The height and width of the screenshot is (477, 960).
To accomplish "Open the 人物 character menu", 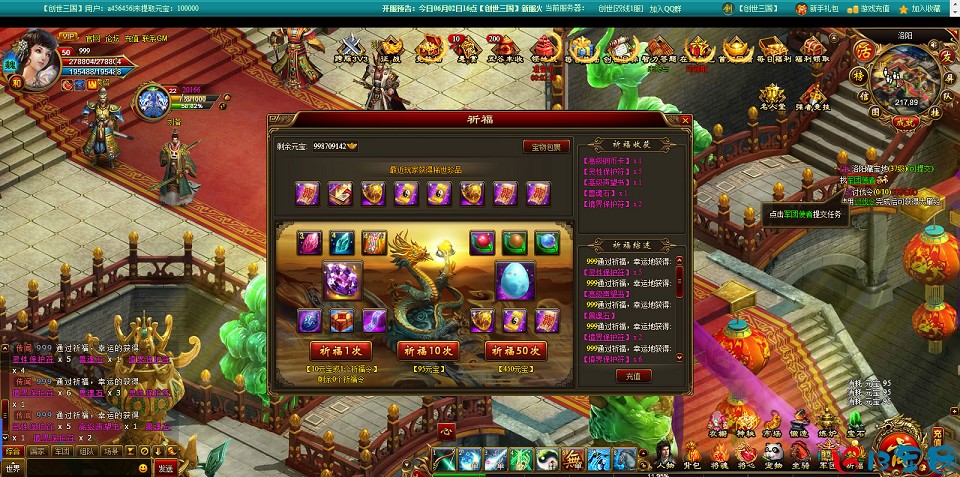I will 664,455.
